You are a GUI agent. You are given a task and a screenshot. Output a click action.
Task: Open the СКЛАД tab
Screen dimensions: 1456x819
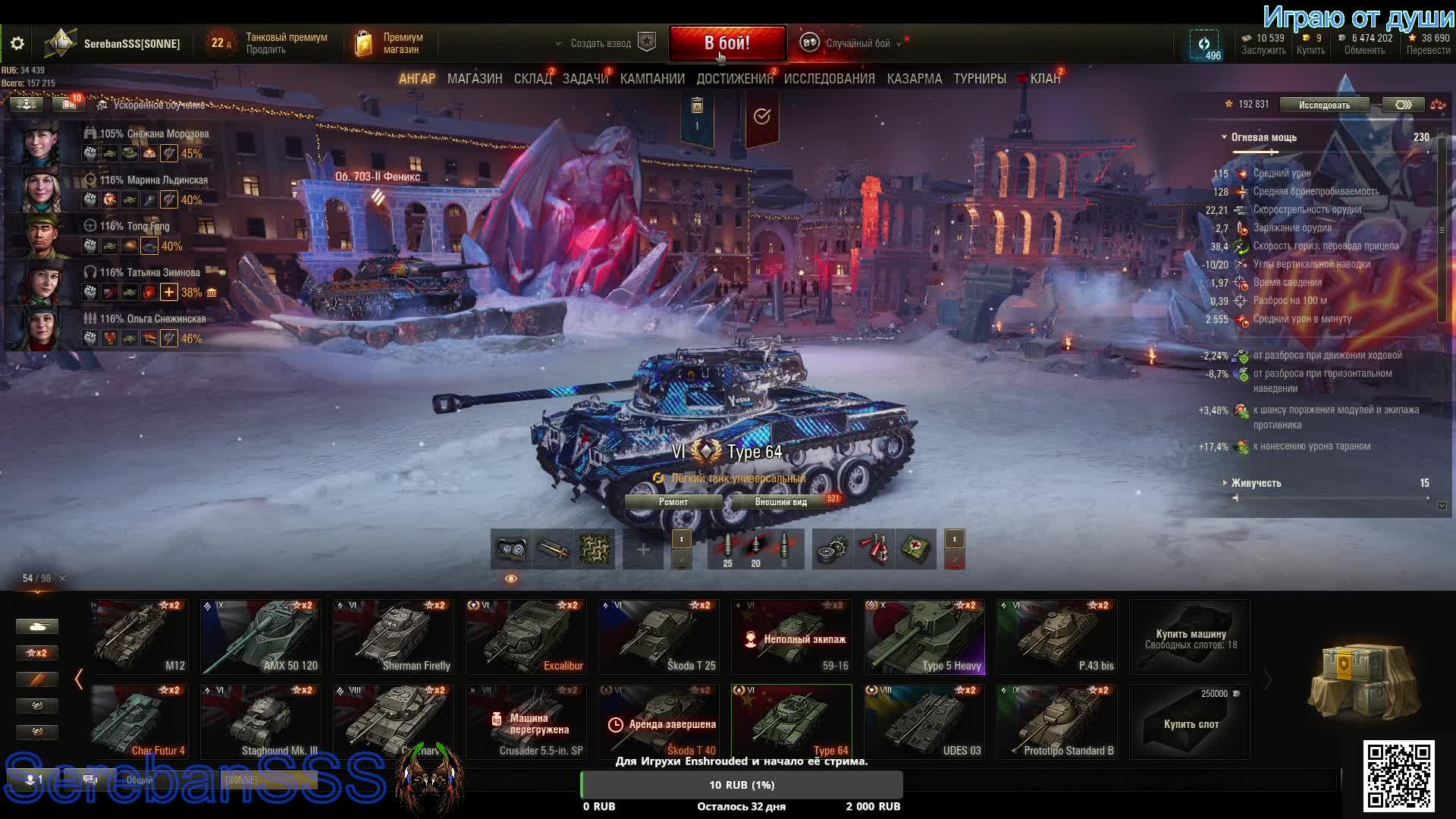pos(532,79)
